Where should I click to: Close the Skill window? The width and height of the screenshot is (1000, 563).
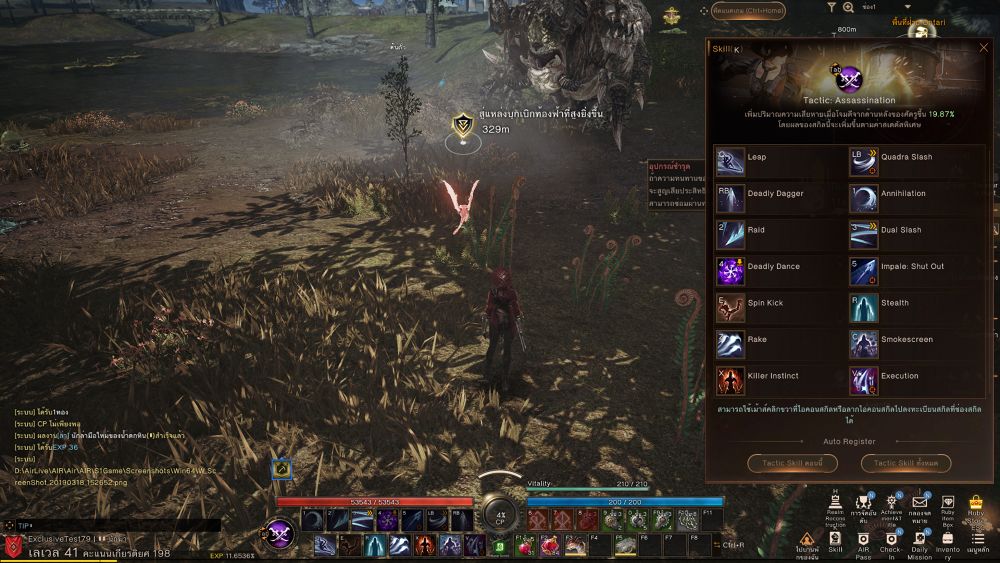[984, 47]
